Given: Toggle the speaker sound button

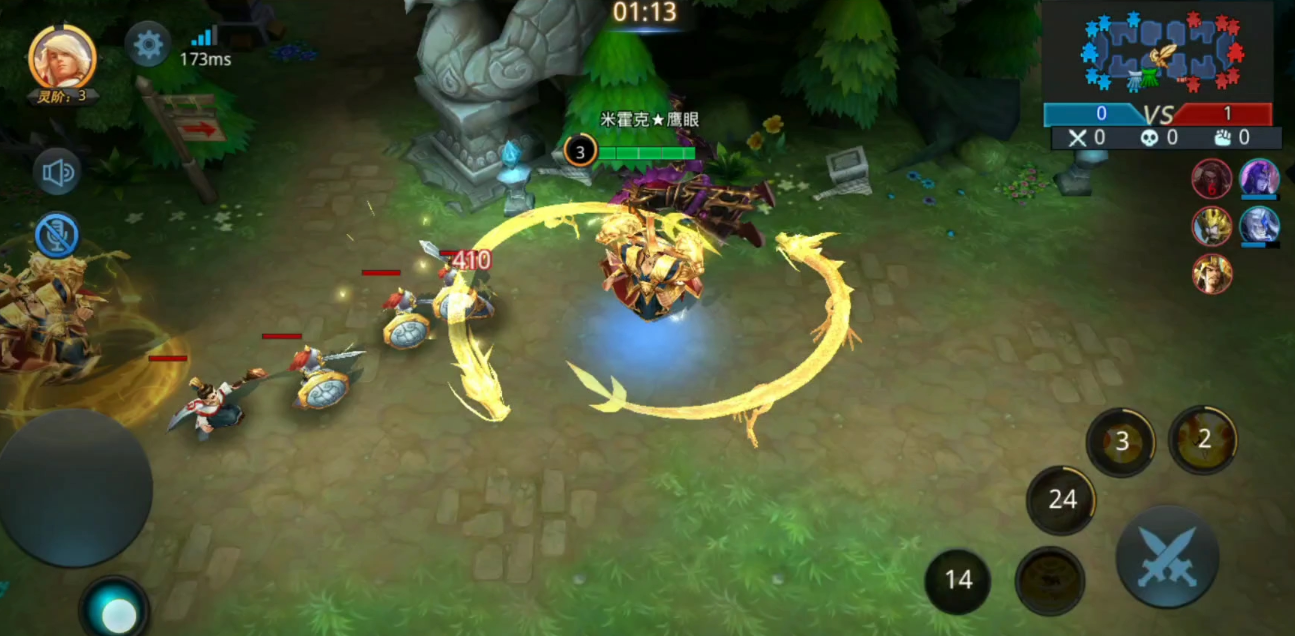Looking at the screenshot, I should pos(57,173).
